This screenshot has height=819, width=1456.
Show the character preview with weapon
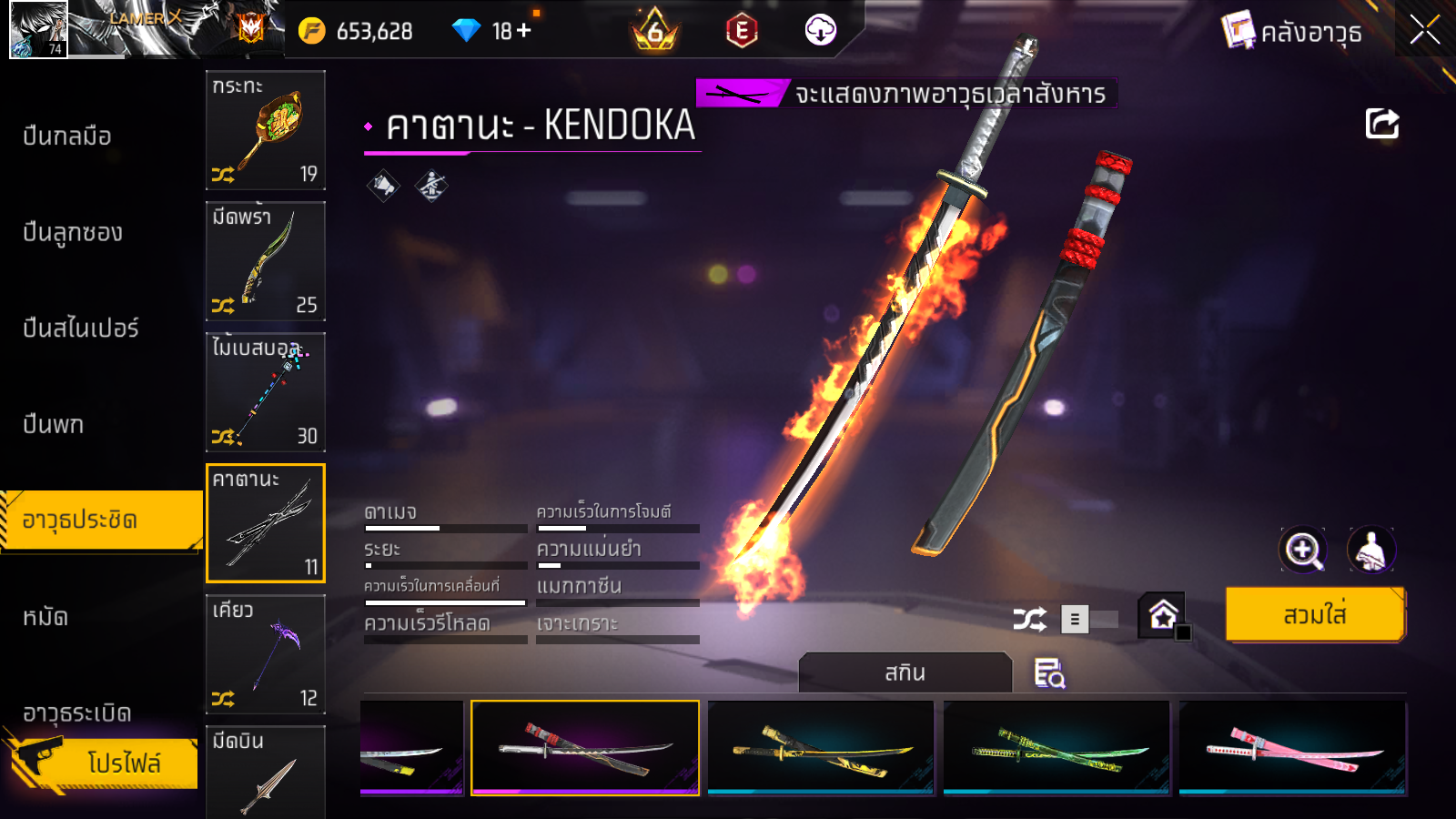pos(1370,550)
